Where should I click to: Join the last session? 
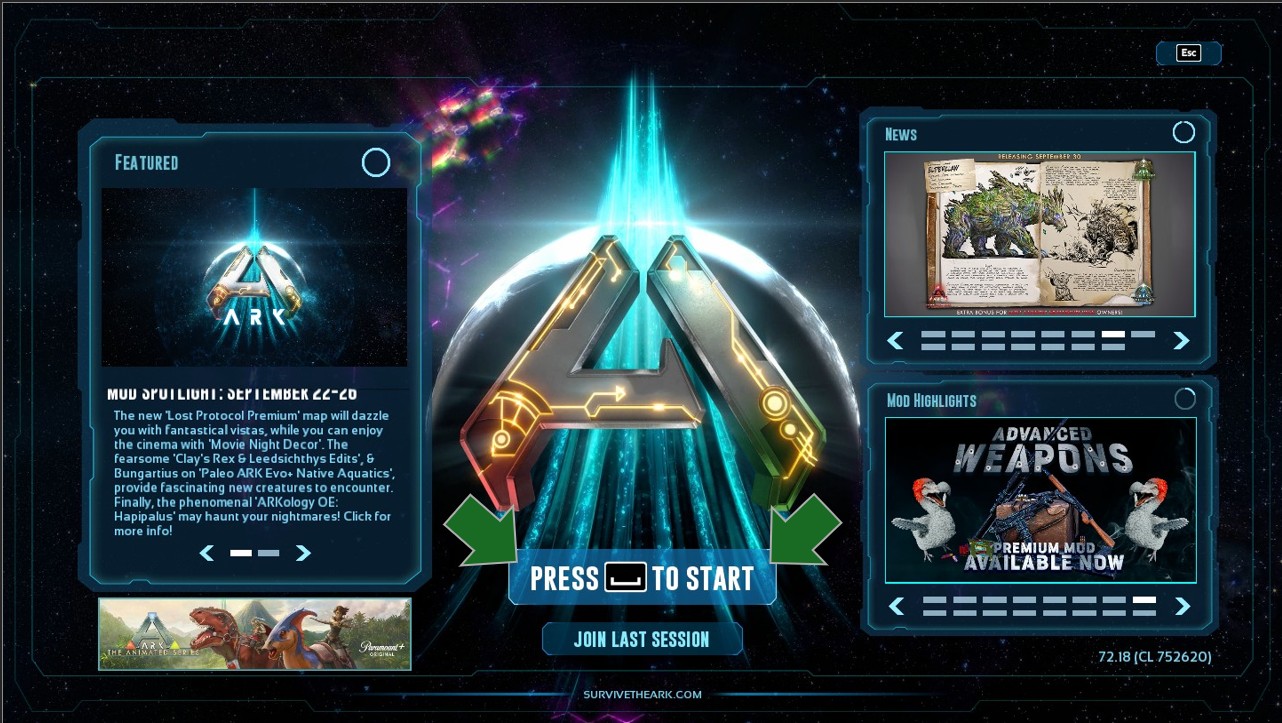pos(642,639)
